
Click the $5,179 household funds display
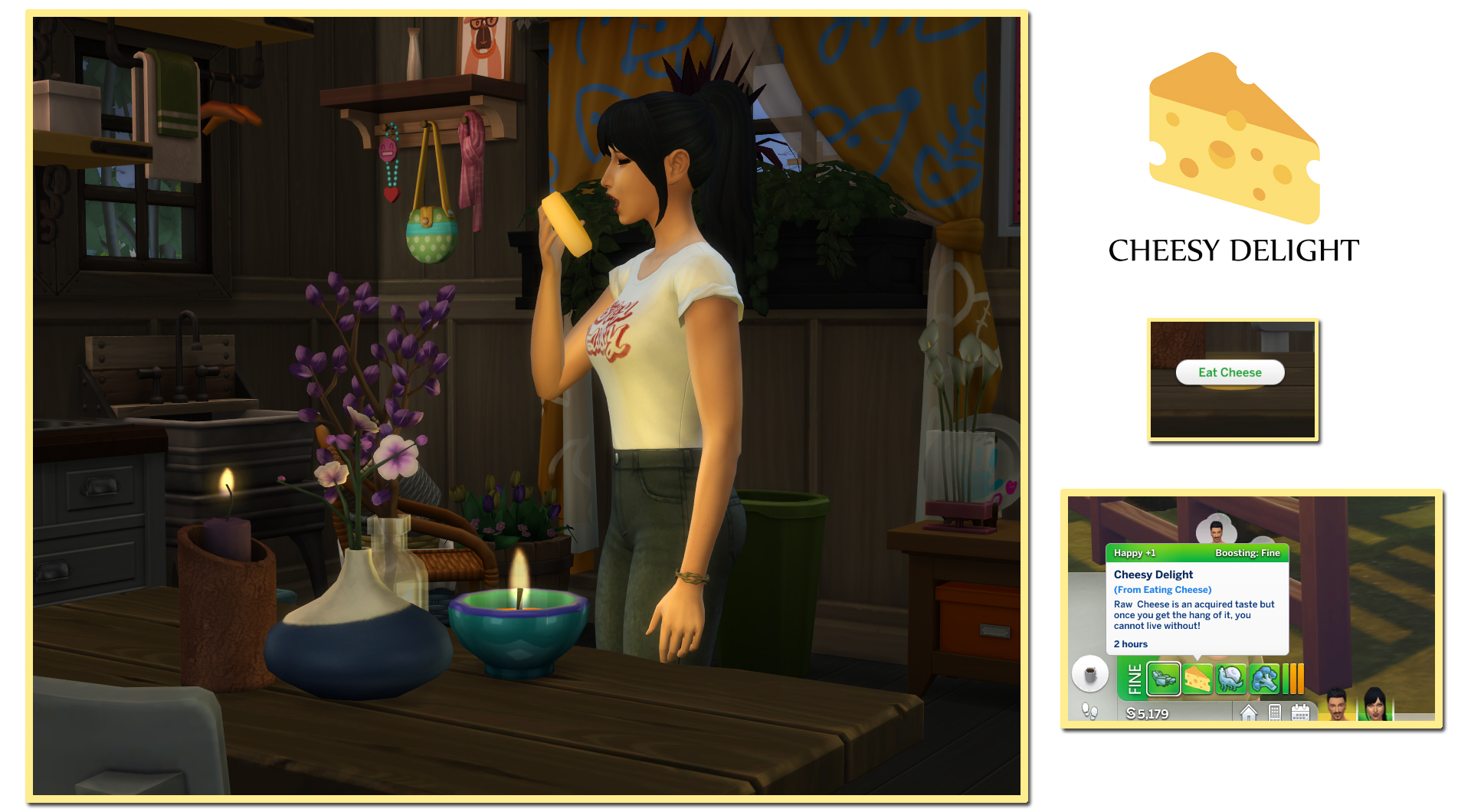[1148, 713]
